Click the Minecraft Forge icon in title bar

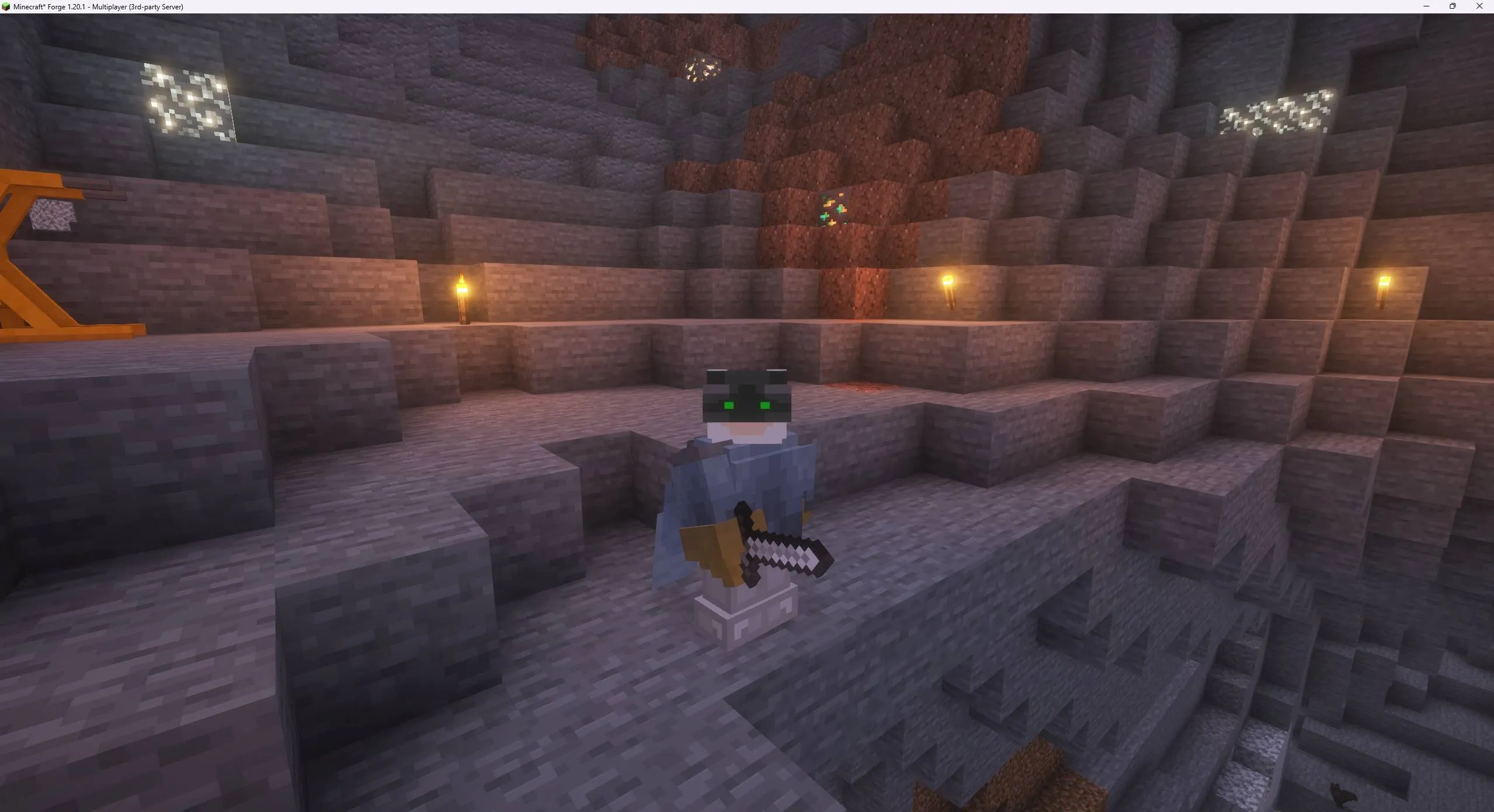pyautogui.click(x=6, y=6)
